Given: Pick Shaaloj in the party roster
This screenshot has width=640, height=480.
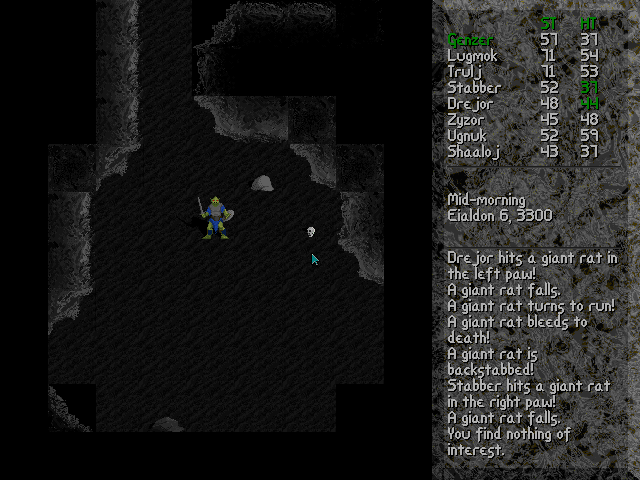Looking at the screenshot, I should click(473, 152).
